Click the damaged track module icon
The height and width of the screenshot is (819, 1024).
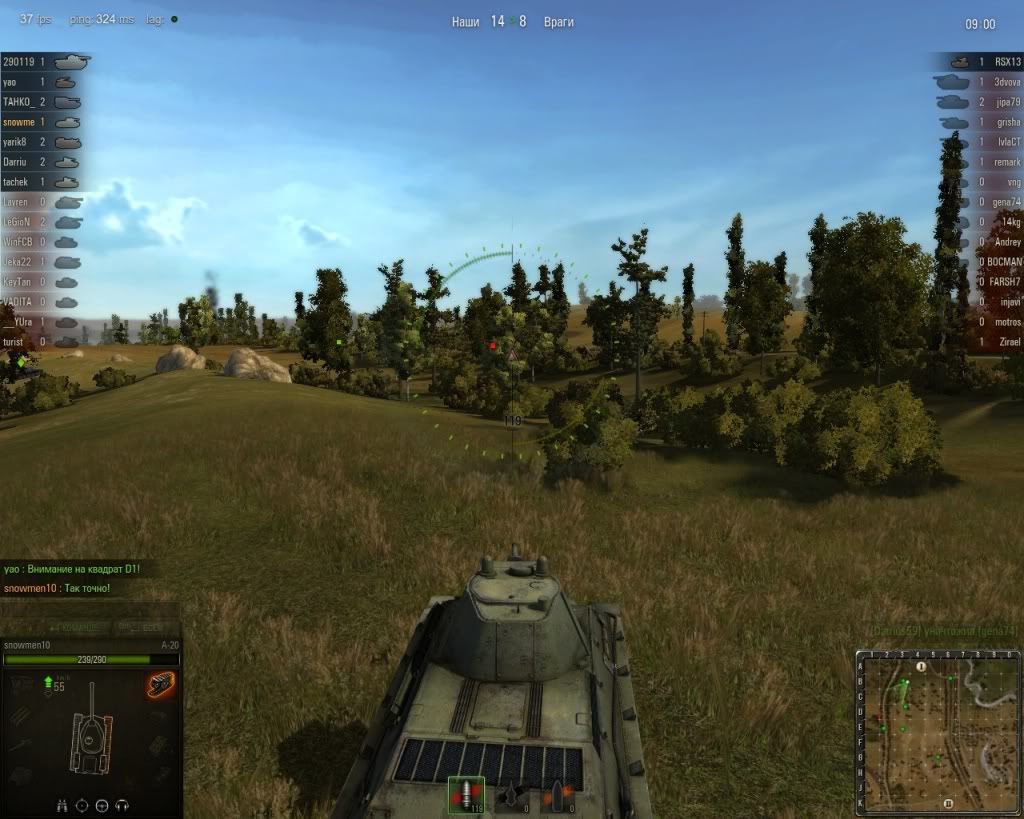click(159, 683)
